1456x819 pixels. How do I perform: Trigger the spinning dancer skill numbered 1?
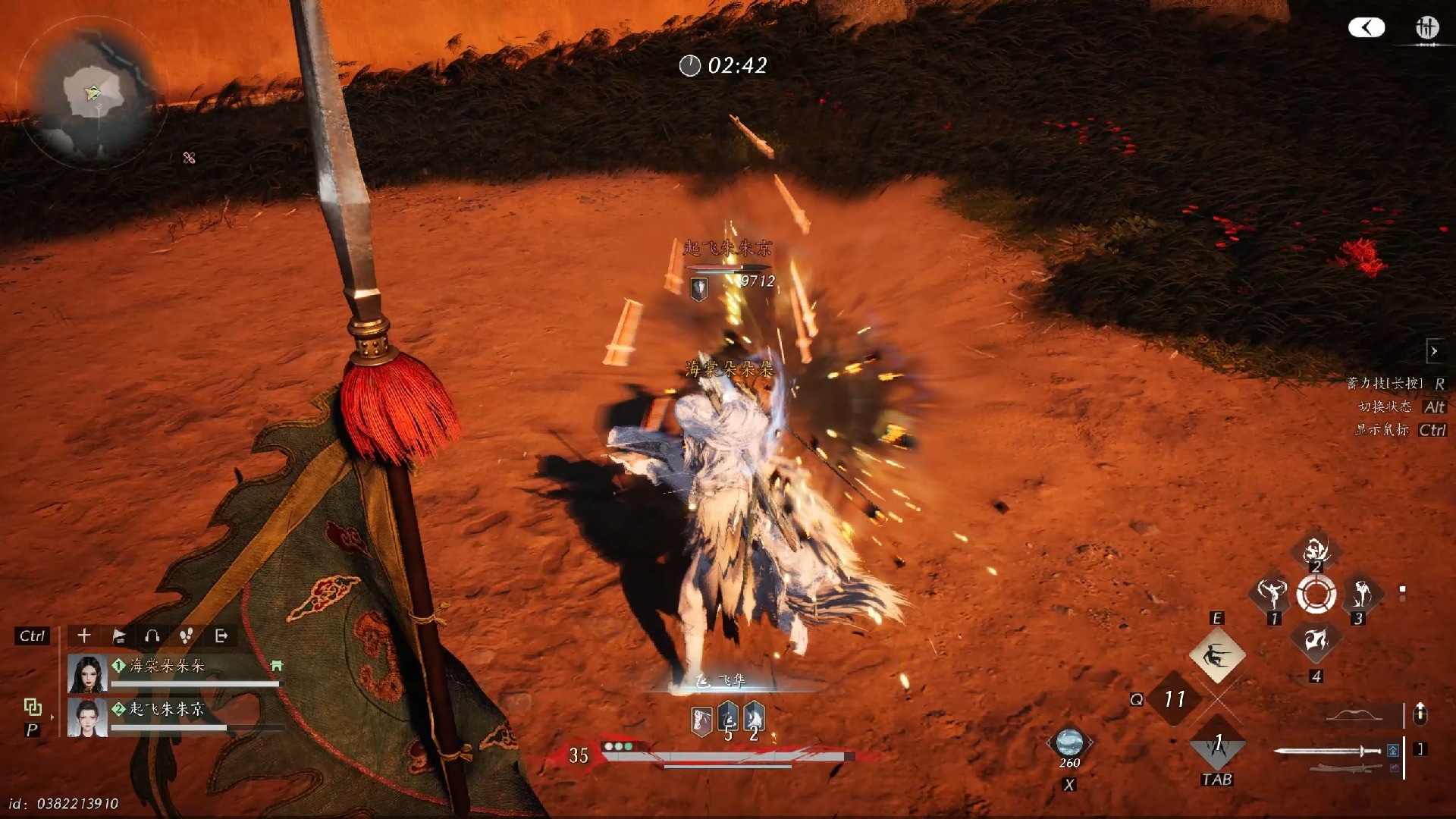coord(1272,593)
